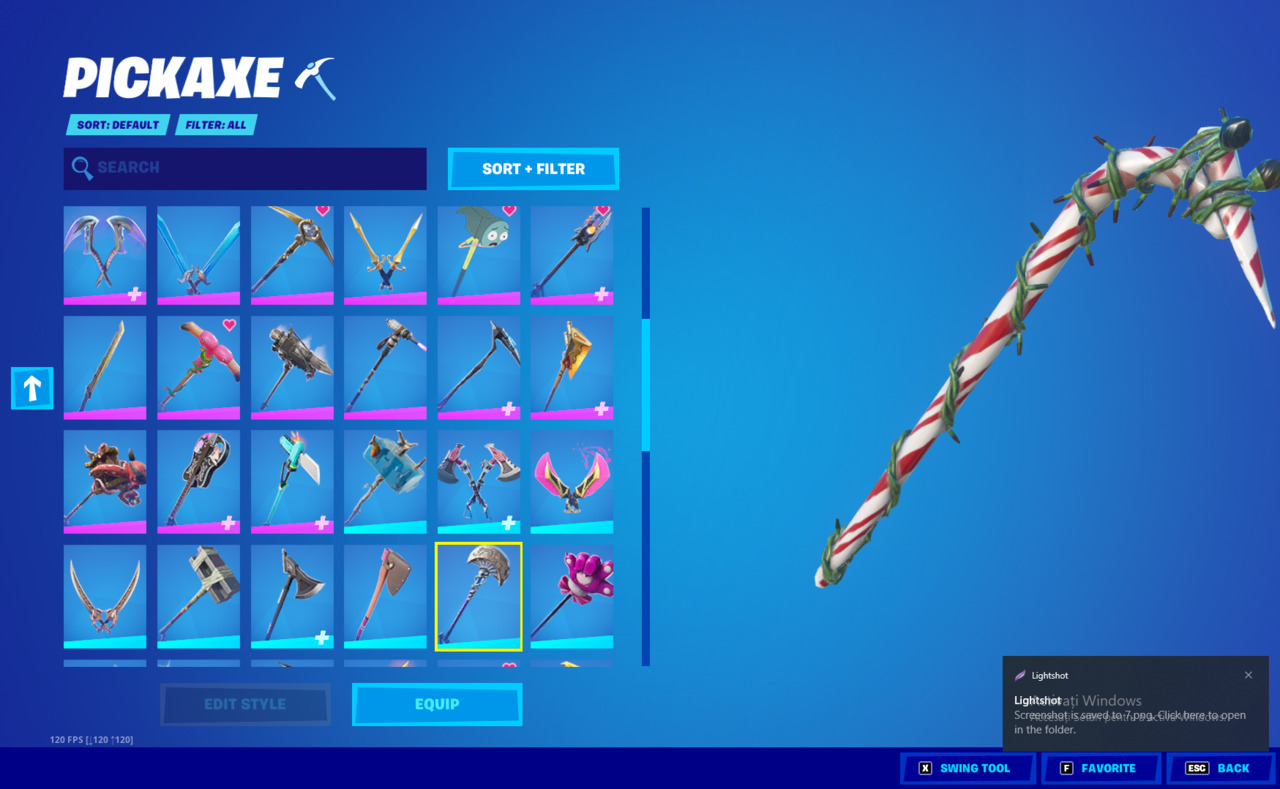Viewport: 1280px width, 789px height.
Task: Click the pickaxe icon beside the PICKAXE heading
Action: [316, 76]
